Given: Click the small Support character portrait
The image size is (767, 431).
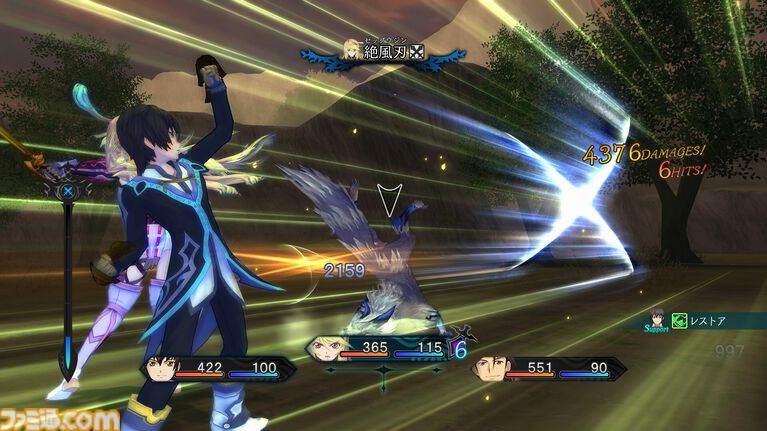Looking at the screenshot, I should tap(657, 320).
